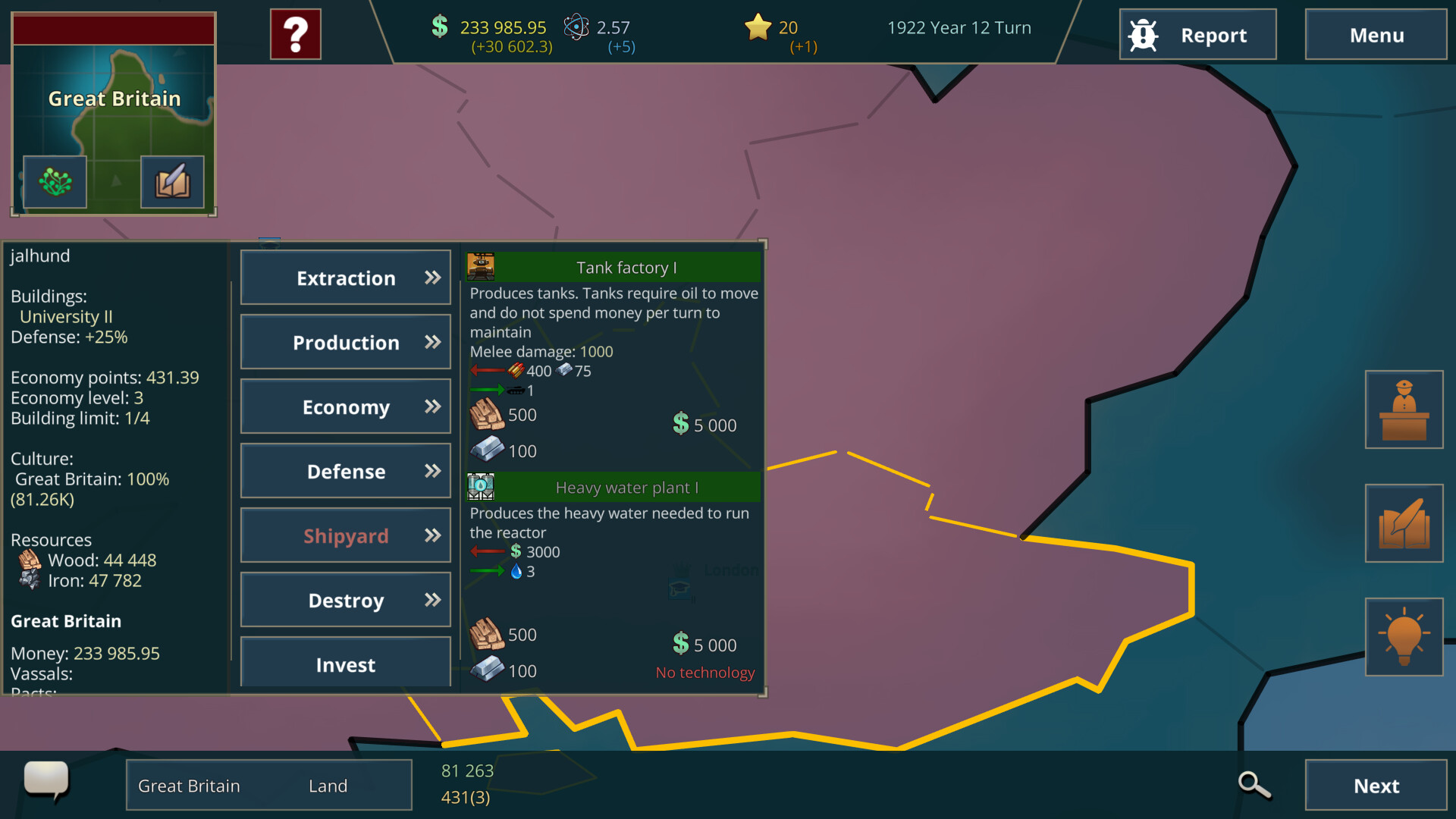The height and width of the screenshot is (819, 1456).
Task: Click the Invest button
Action: [x=345, y=664]
